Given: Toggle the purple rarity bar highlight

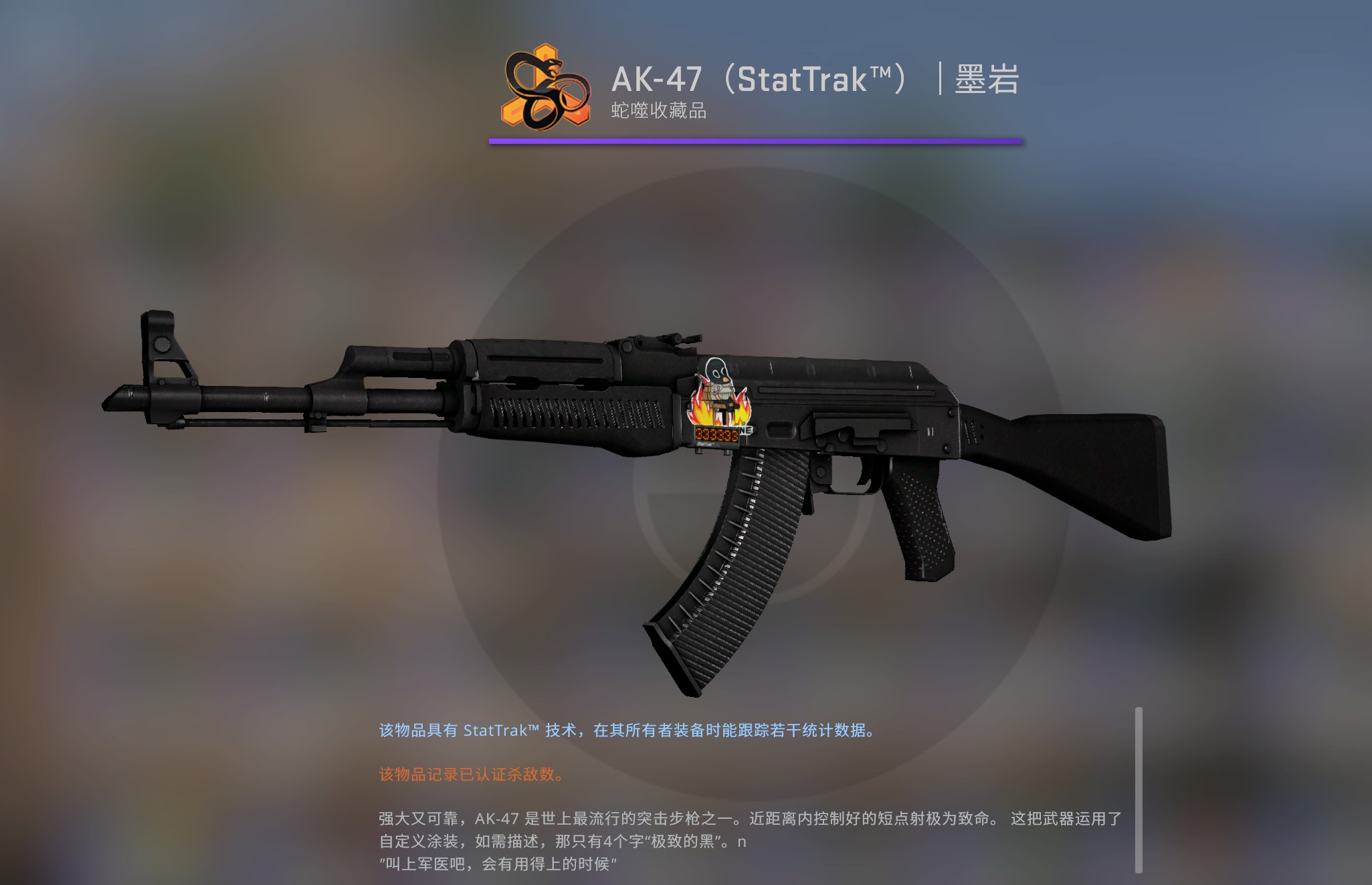Looking at the screenshot, I should [756, 140].
